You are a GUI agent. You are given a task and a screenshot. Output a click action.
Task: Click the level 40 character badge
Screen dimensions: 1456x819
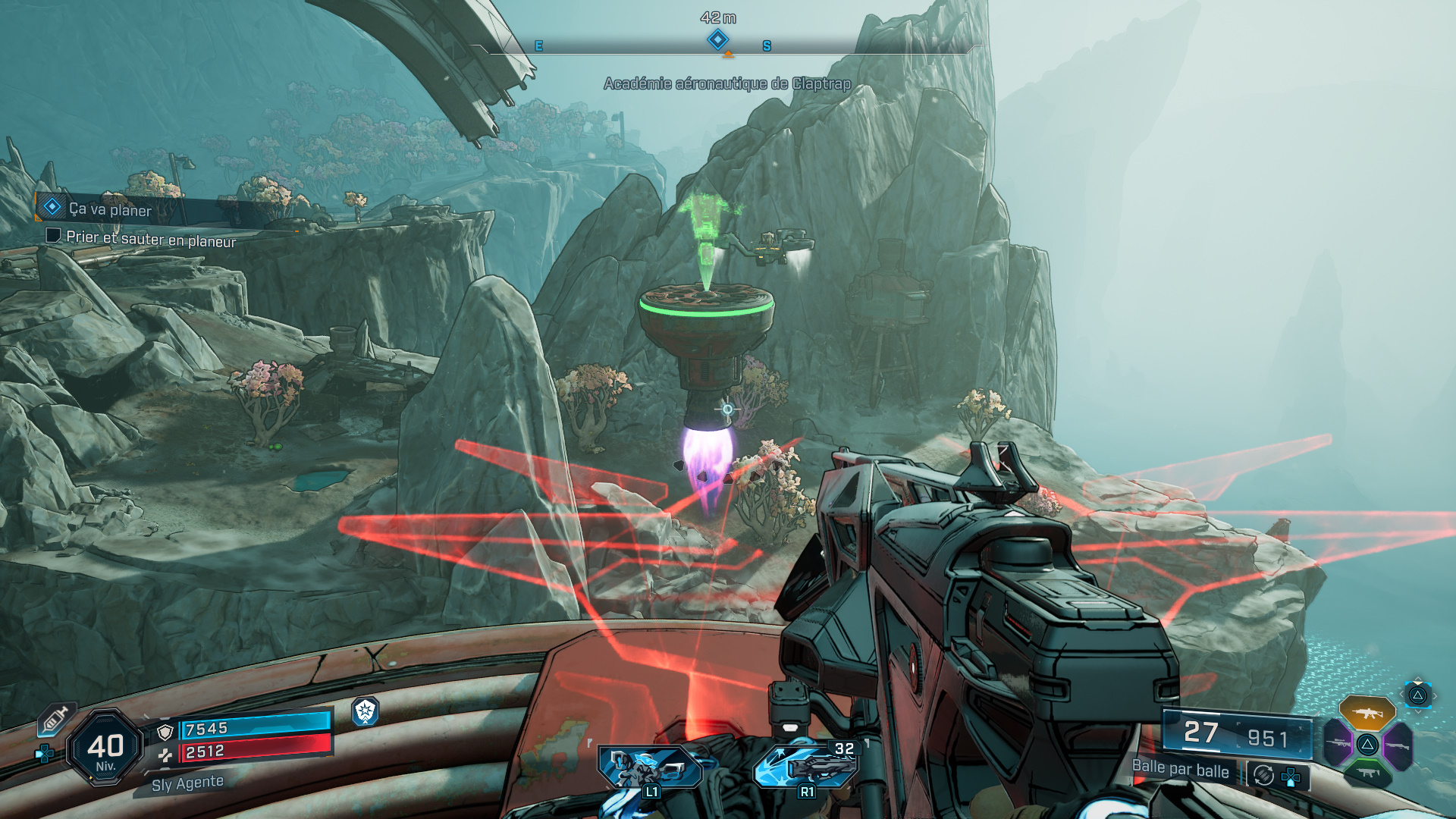pyautogui.click(x=105, y=749)
